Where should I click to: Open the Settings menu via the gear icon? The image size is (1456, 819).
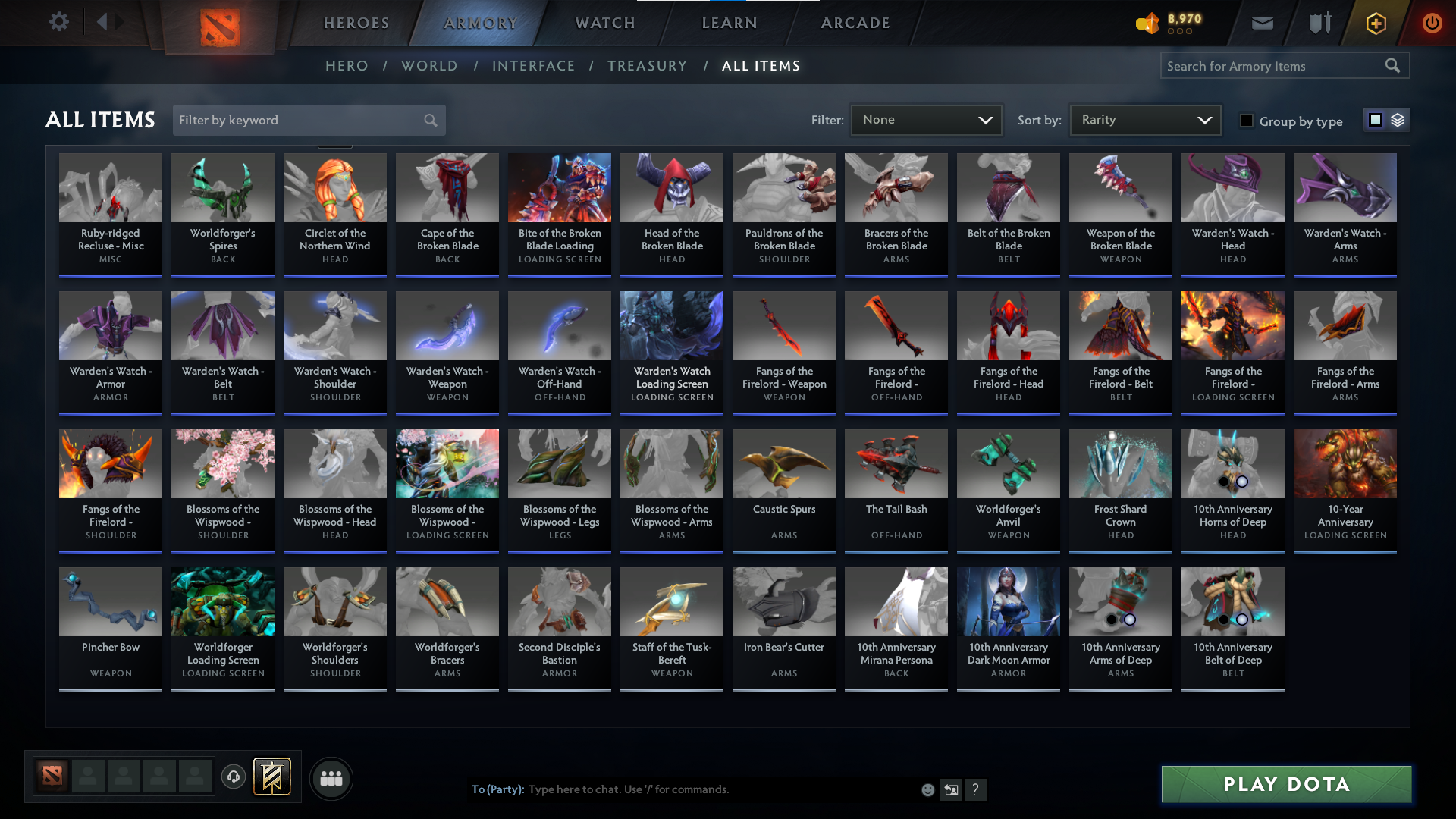(59, 22)
